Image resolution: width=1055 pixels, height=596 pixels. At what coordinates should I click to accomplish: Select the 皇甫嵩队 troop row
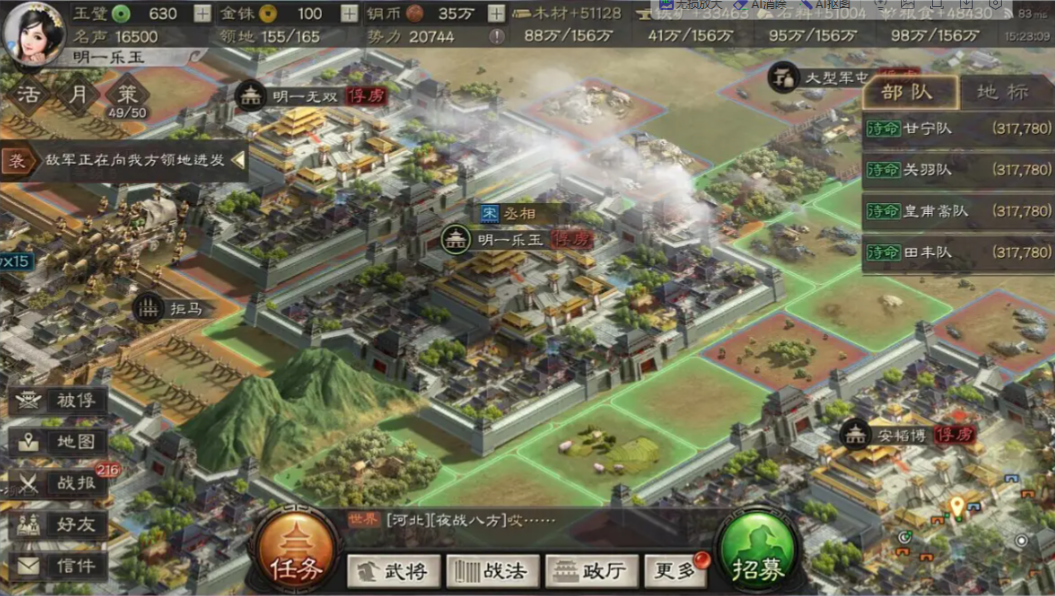pyautogui.click(x=957, y=211)
